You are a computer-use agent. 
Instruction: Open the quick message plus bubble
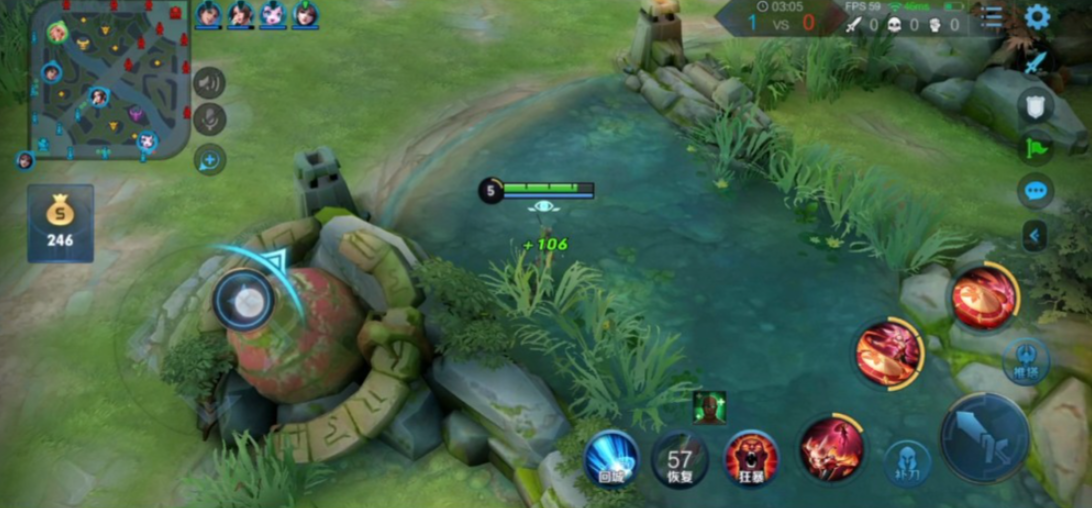(209, 159)
